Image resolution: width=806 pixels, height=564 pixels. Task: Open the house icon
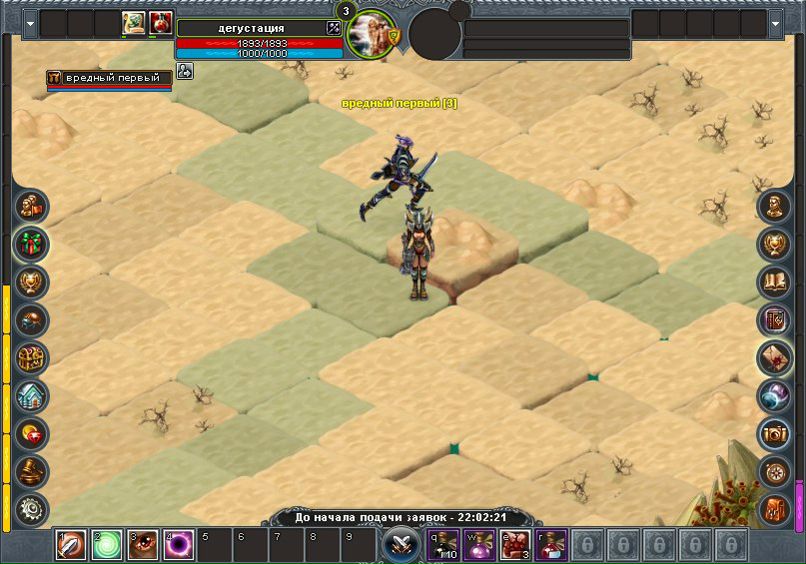32,396
